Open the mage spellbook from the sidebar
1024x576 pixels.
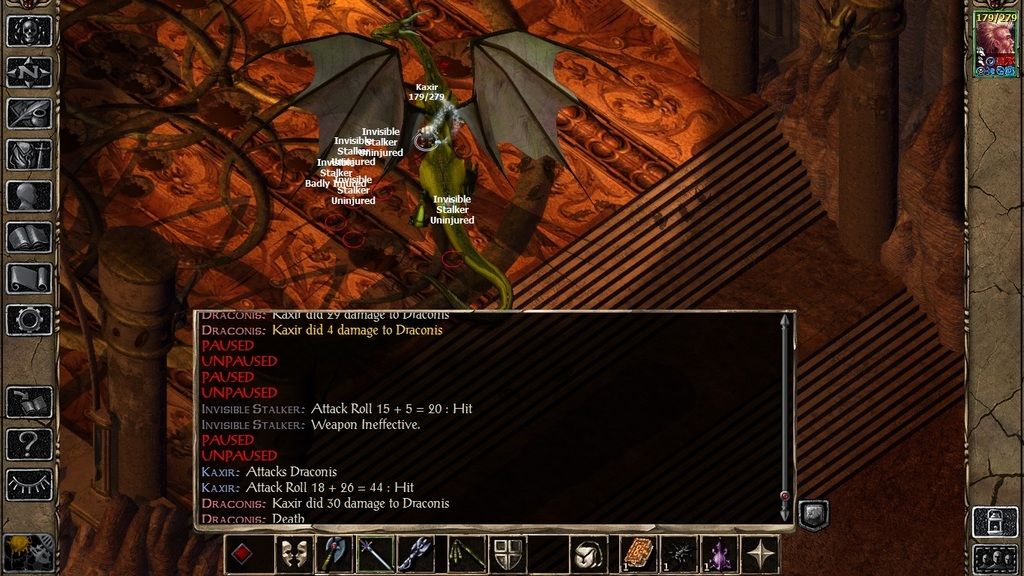point(29,237)
